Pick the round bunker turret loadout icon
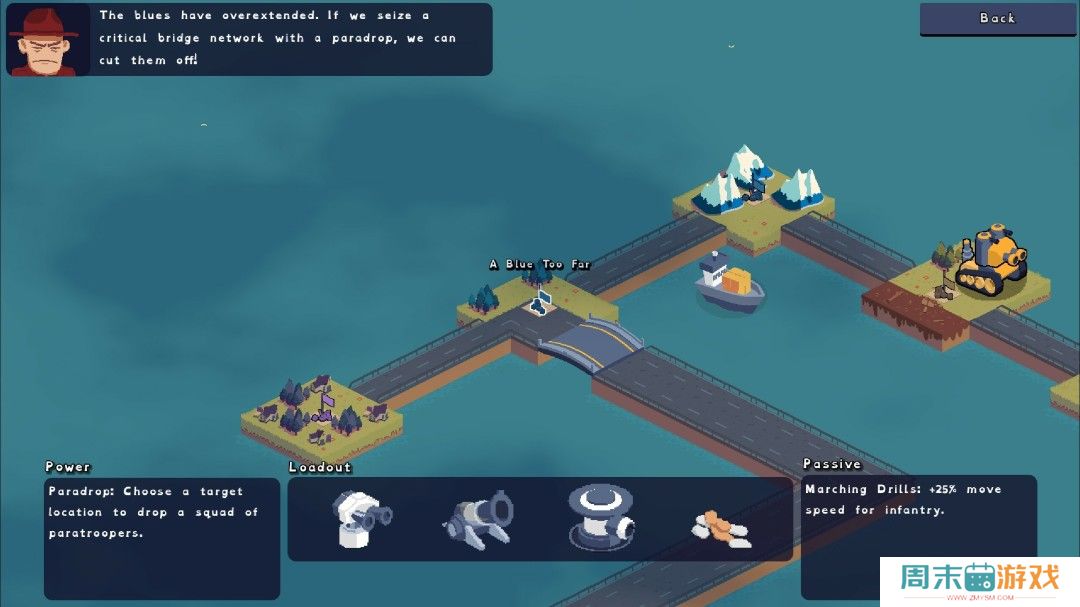The height and width of the screenshot is (607, 1080). point(599,517)
